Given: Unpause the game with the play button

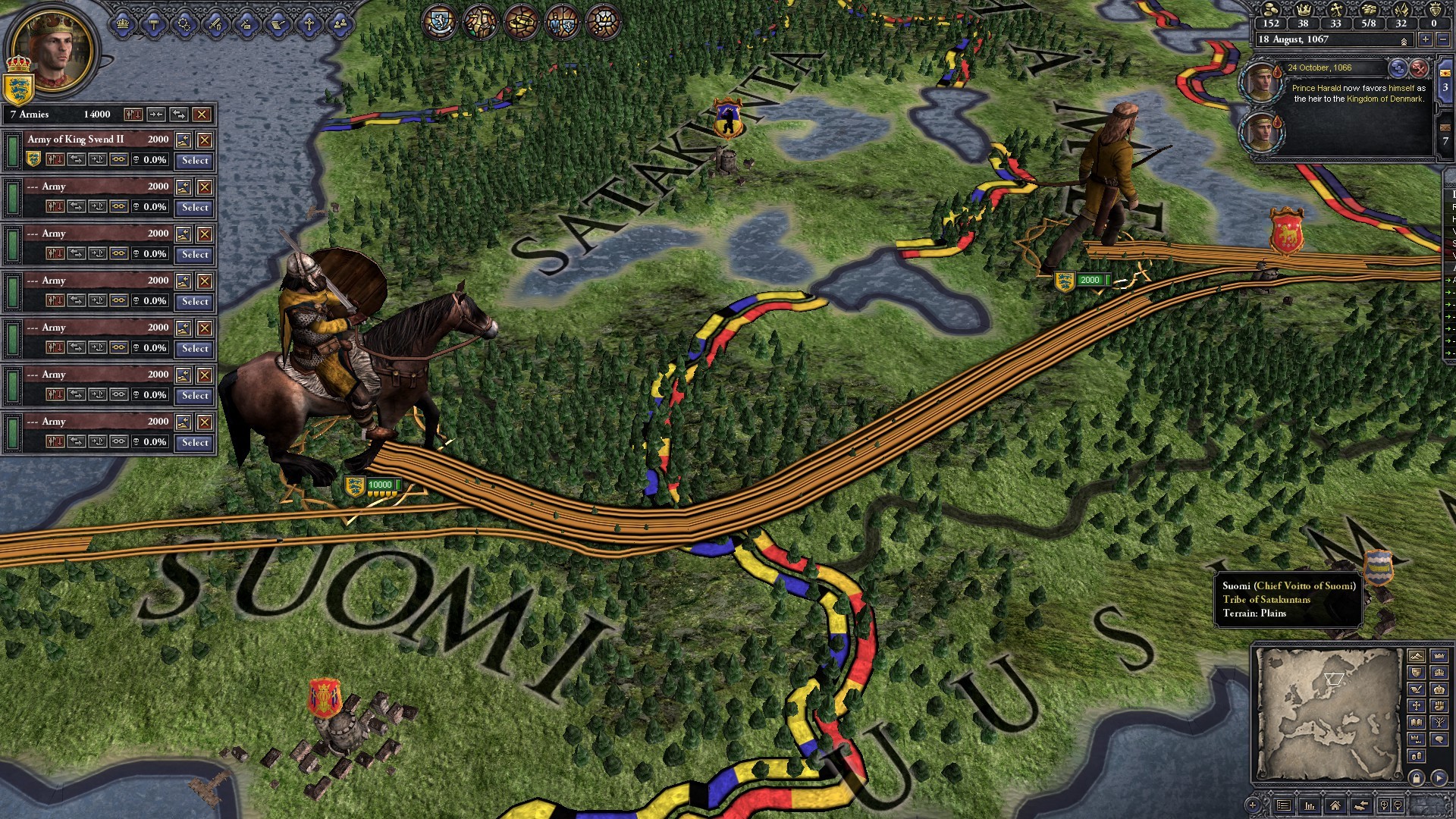Looking at the screenshot, I should pos(1439,779).
